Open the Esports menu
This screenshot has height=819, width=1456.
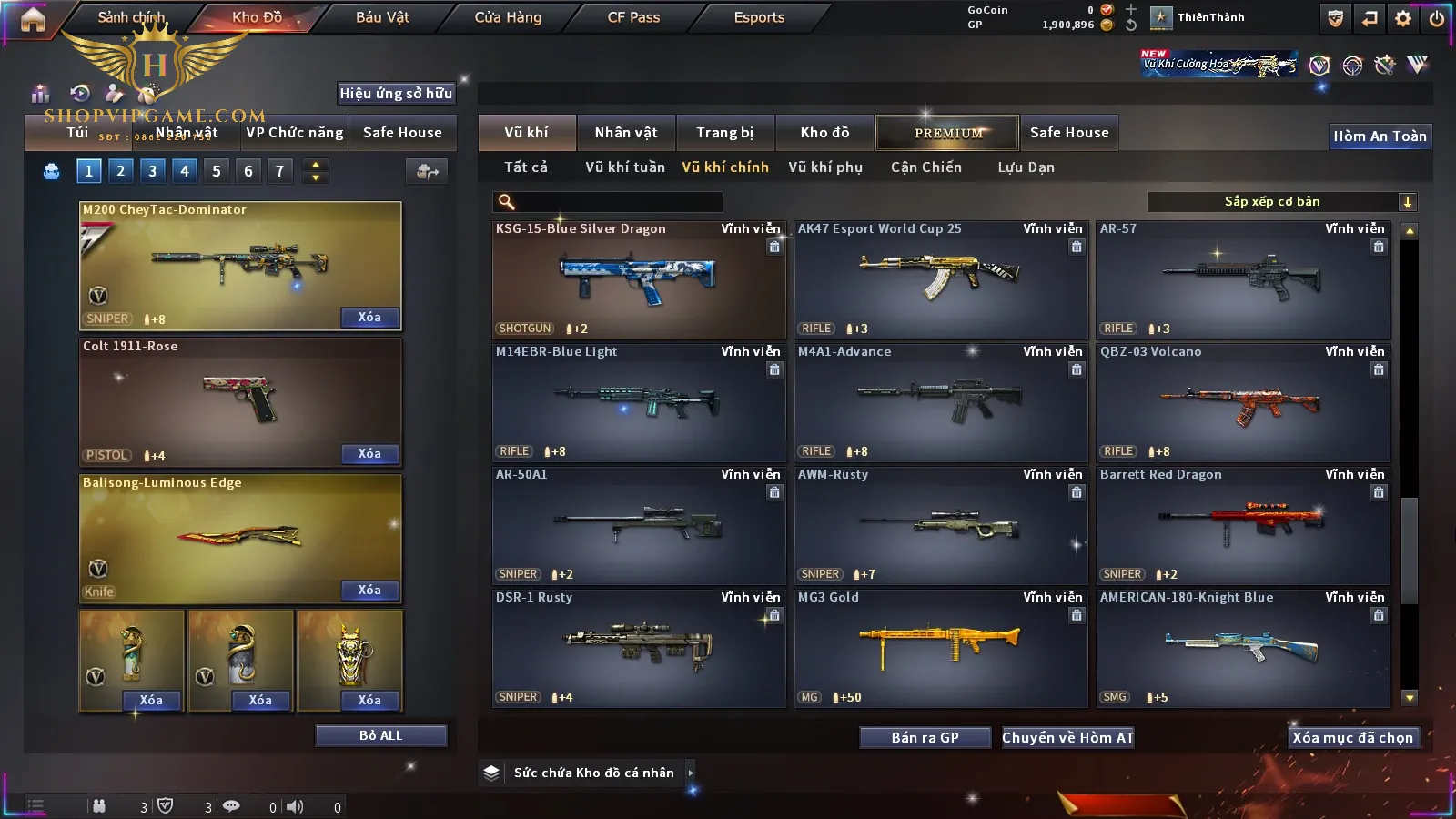(759, 17)
